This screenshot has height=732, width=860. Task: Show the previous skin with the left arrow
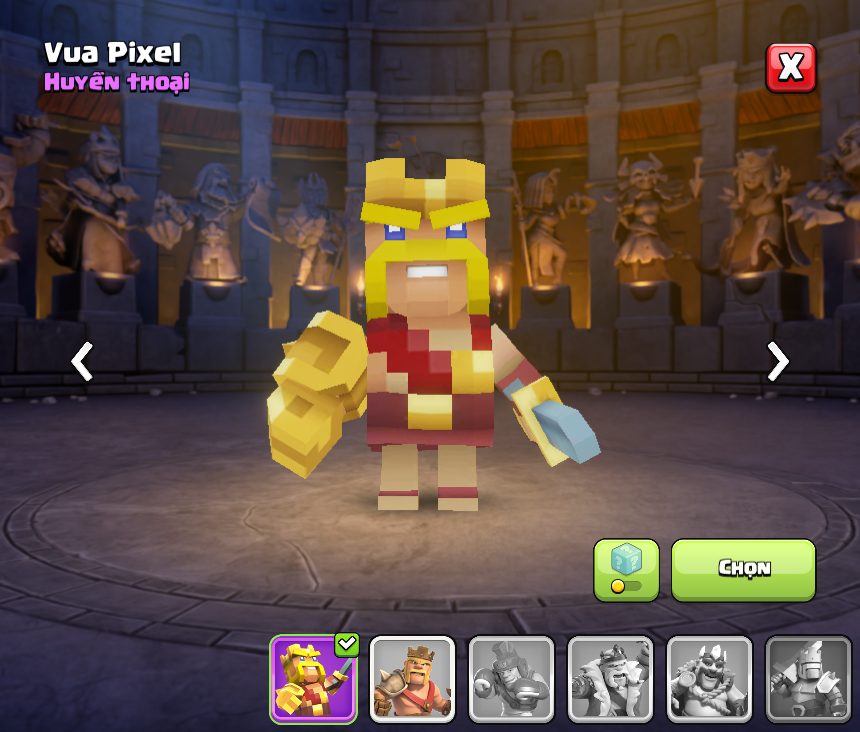pyautogui.click(x=82, y=361)
